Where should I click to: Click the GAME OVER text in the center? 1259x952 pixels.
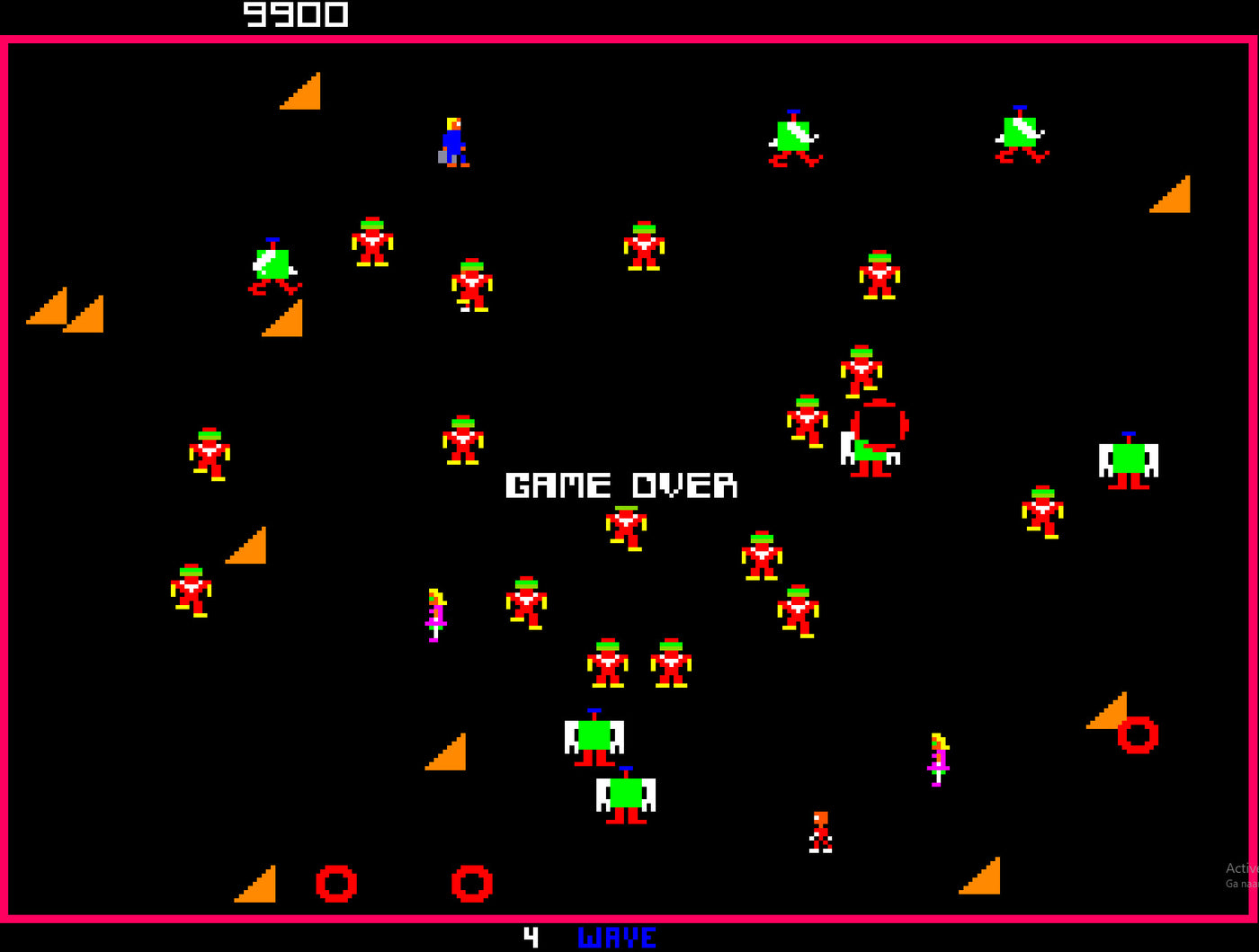point(621,485)
